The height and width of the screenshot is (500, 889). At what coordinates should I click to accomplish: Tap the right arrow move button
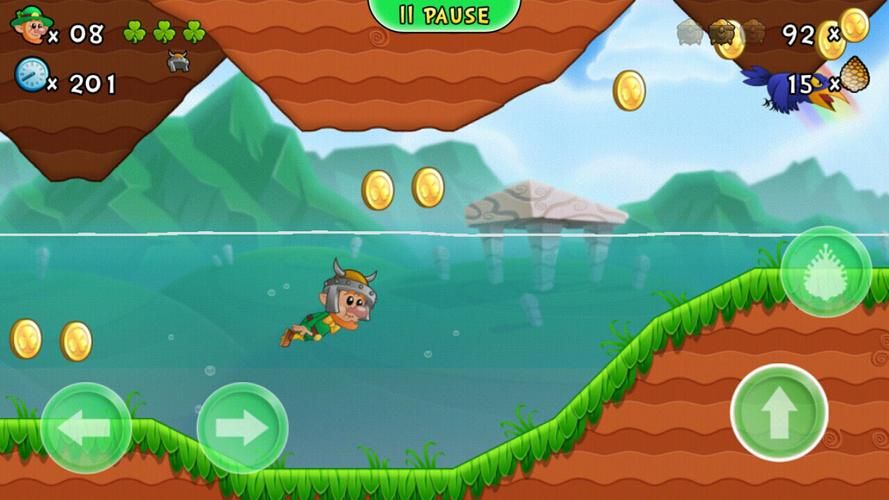pyautogui.click(x=242, y=428)
